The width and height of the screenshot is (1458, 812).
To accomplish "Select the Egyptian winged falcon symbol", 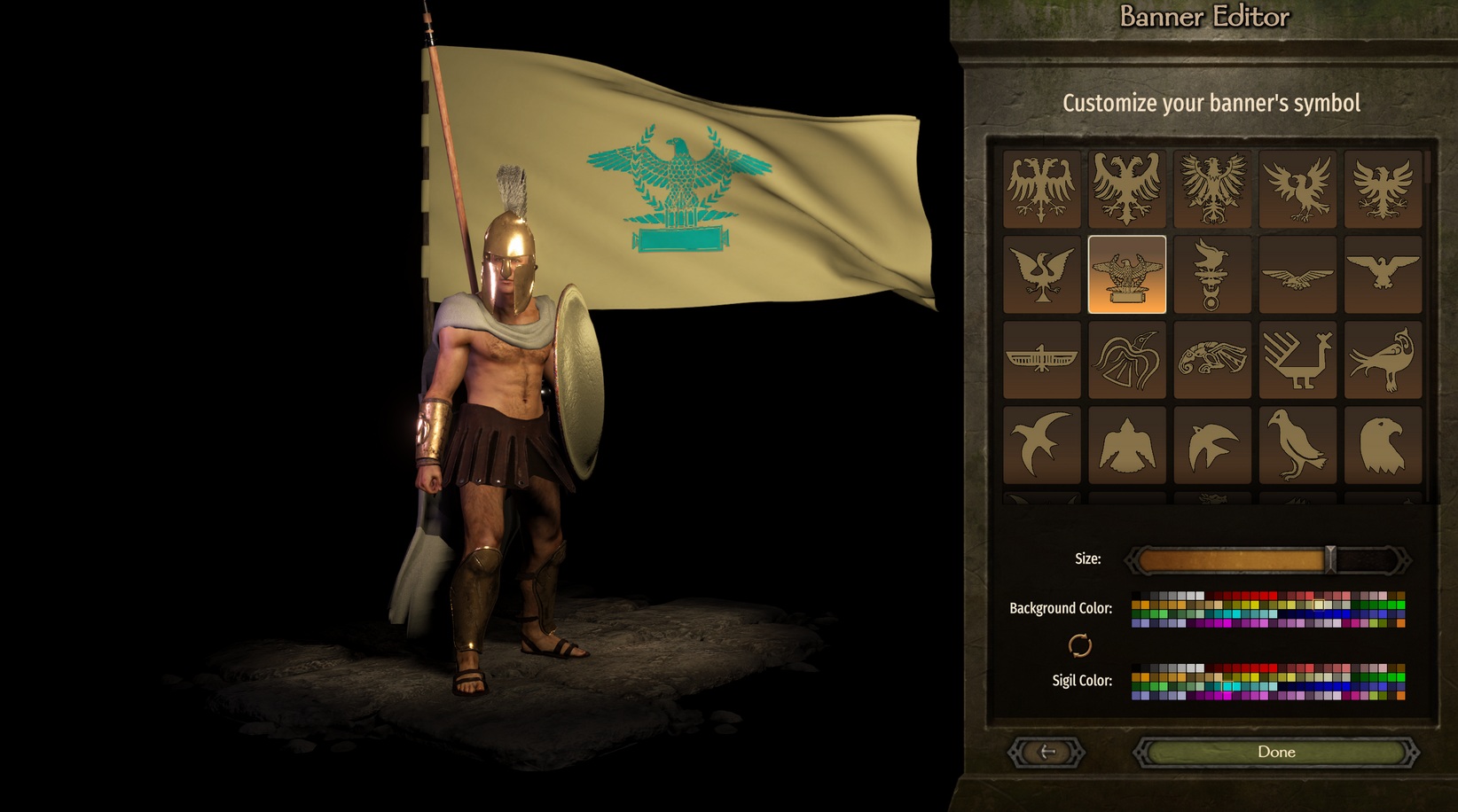I will coord(1041,360).
